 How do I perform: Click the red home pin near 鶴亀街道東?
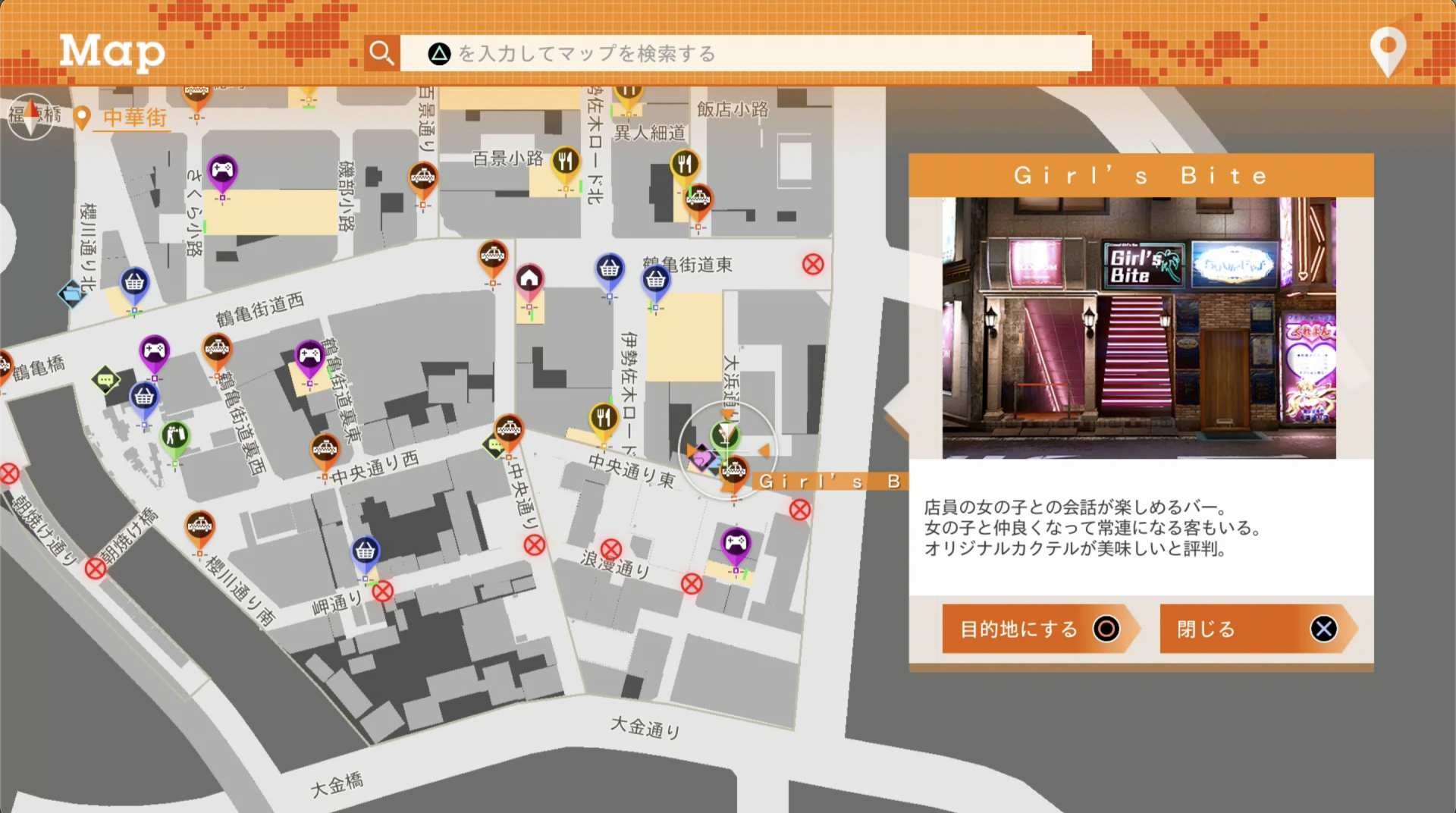pyautogui.click(x=530, y=277)
